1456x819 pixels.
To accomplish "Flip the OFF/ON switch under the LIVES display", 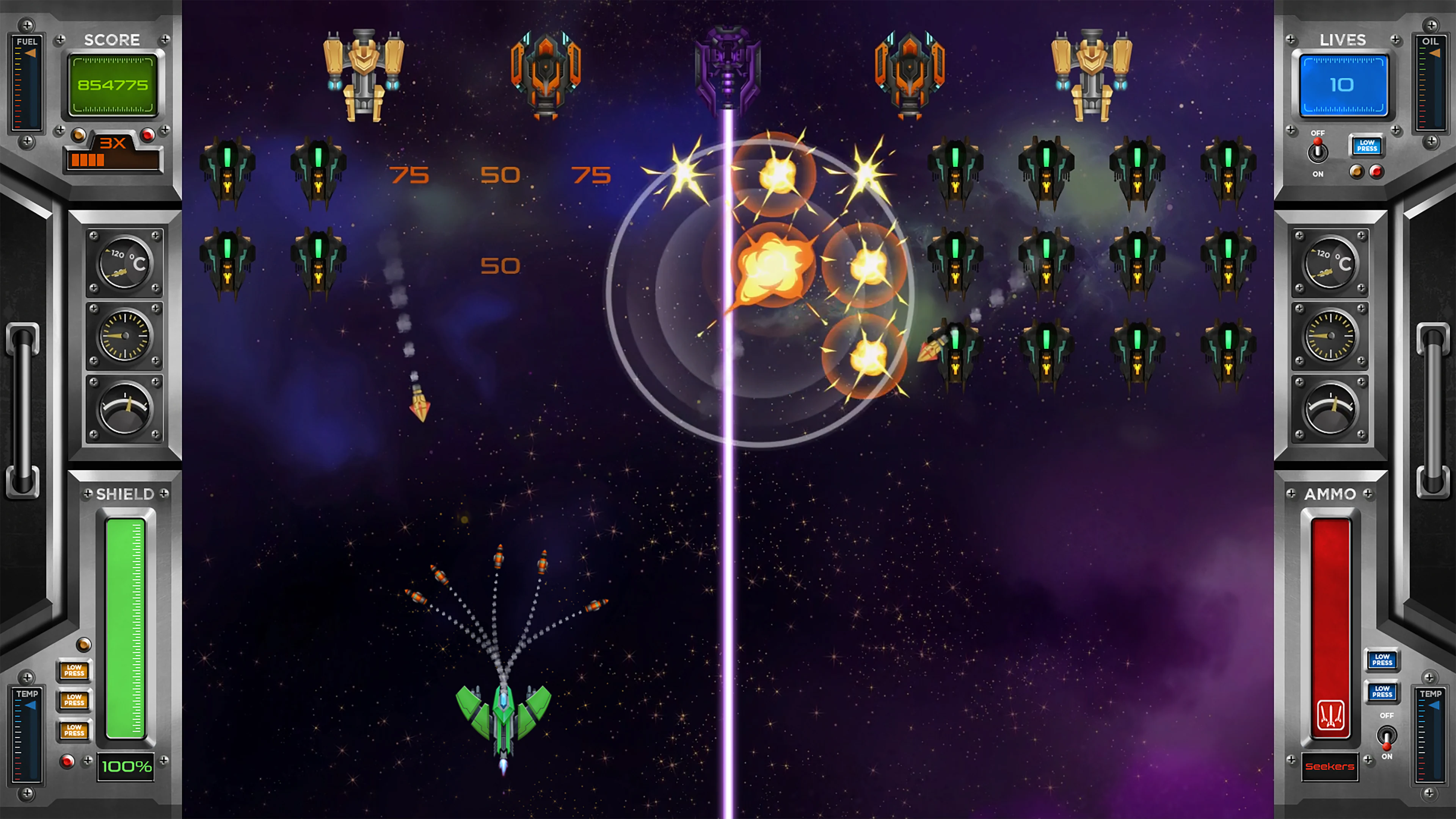I will [x=1318, y=152].
